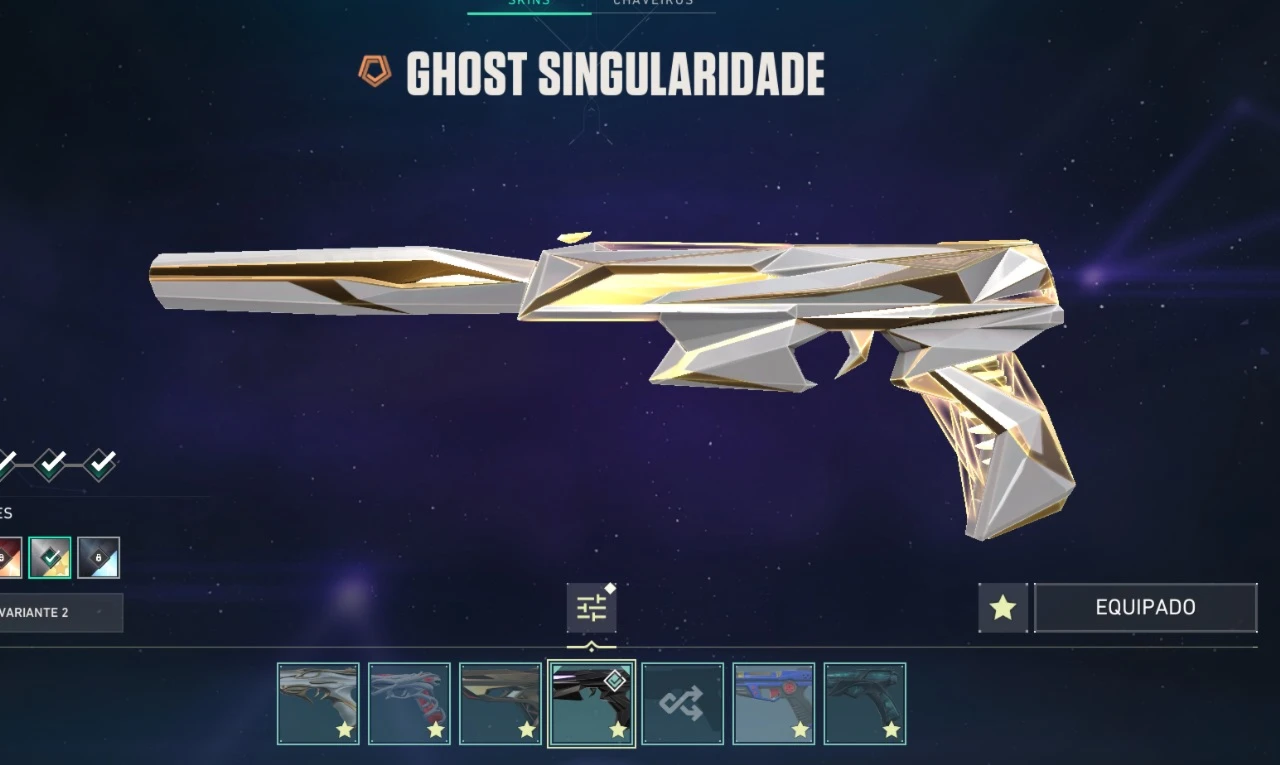Pick the dark teal Ghost skin thumbnail
This screenshot has width=1280, height=765.
864,703
